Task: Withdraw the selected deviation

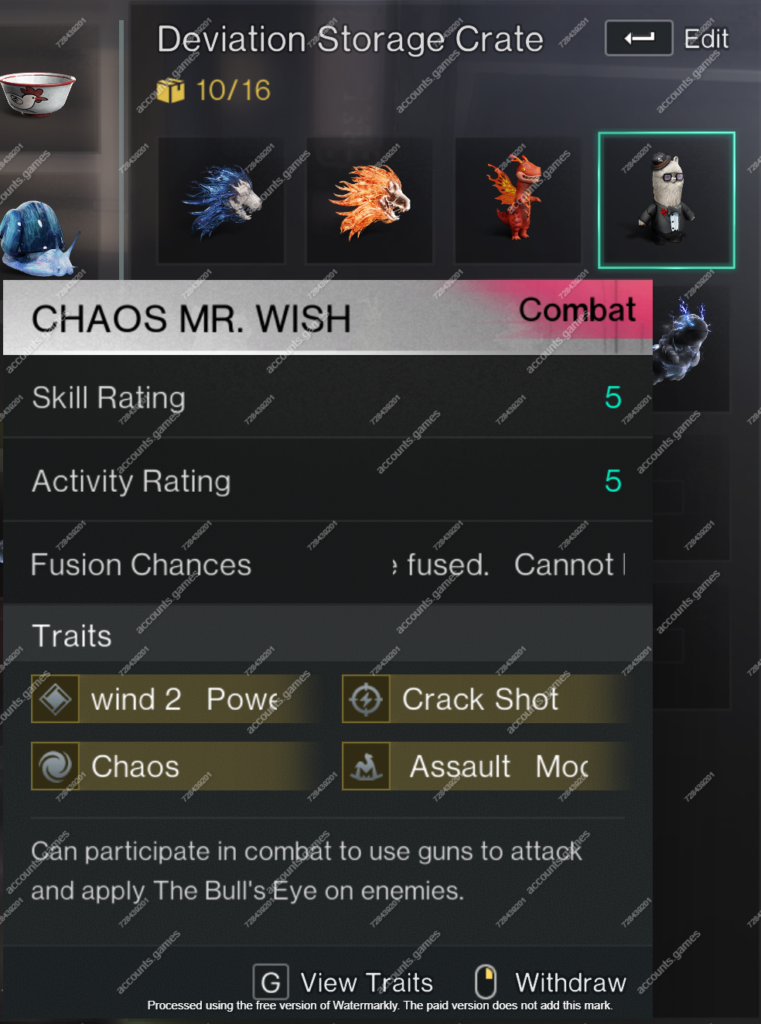Action: coord(553,983)
